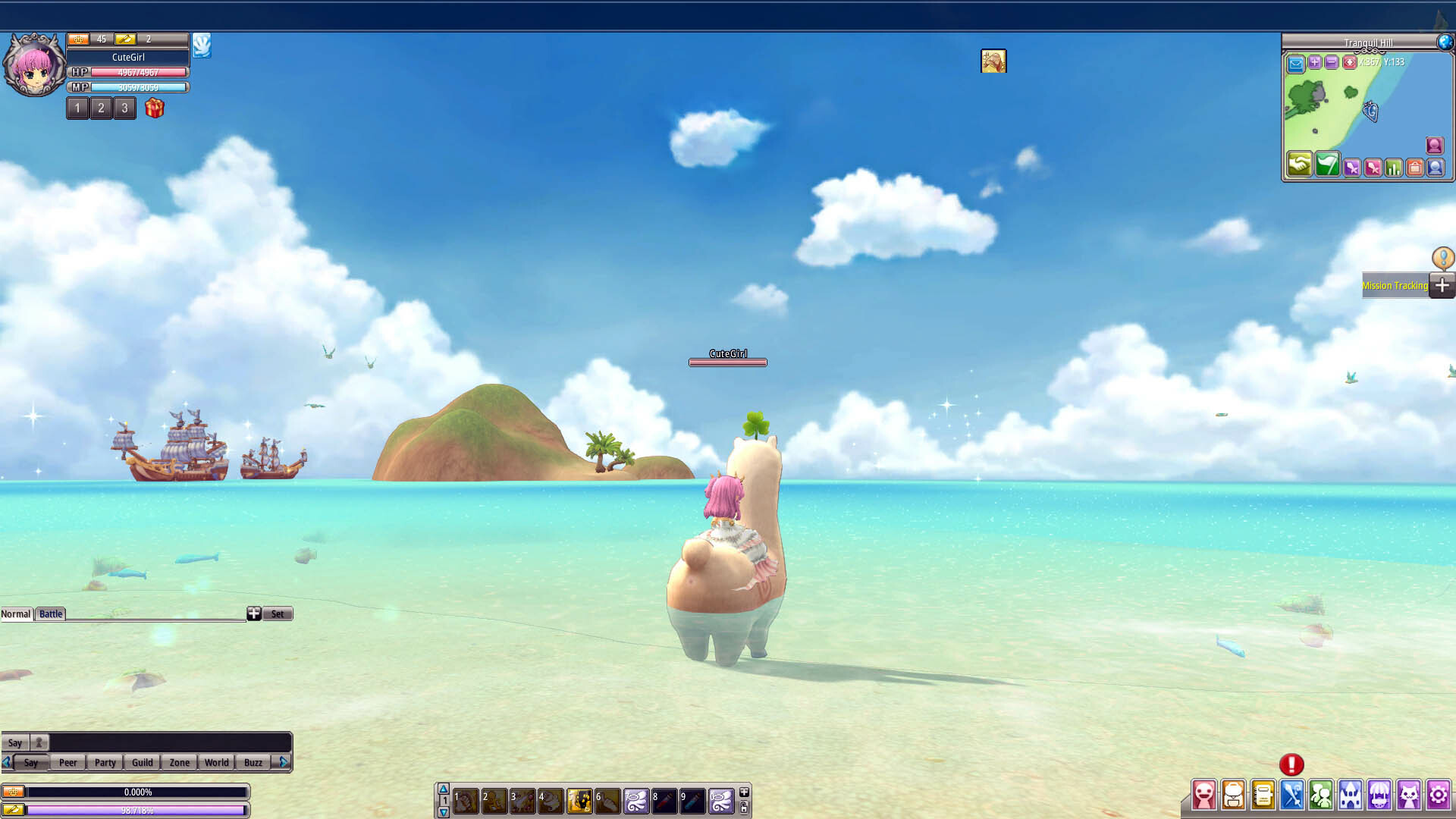Image resolution: width=1456 pixels, height=819 pixels.
Task: Expand chat tabs with the right arrow
Action: pyautogui.click(x=284, y=762)
